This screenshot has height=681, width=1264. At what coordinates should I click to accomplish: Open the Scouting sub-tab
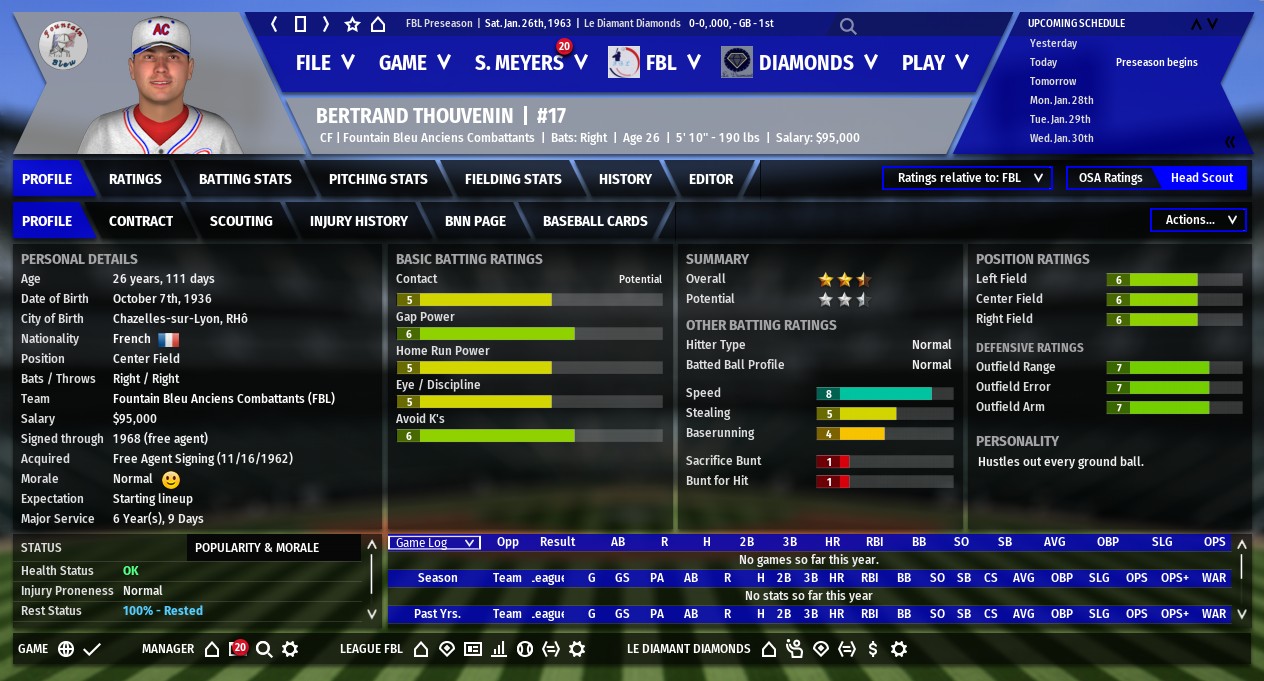pyautogui.click(x=241, y=221)
